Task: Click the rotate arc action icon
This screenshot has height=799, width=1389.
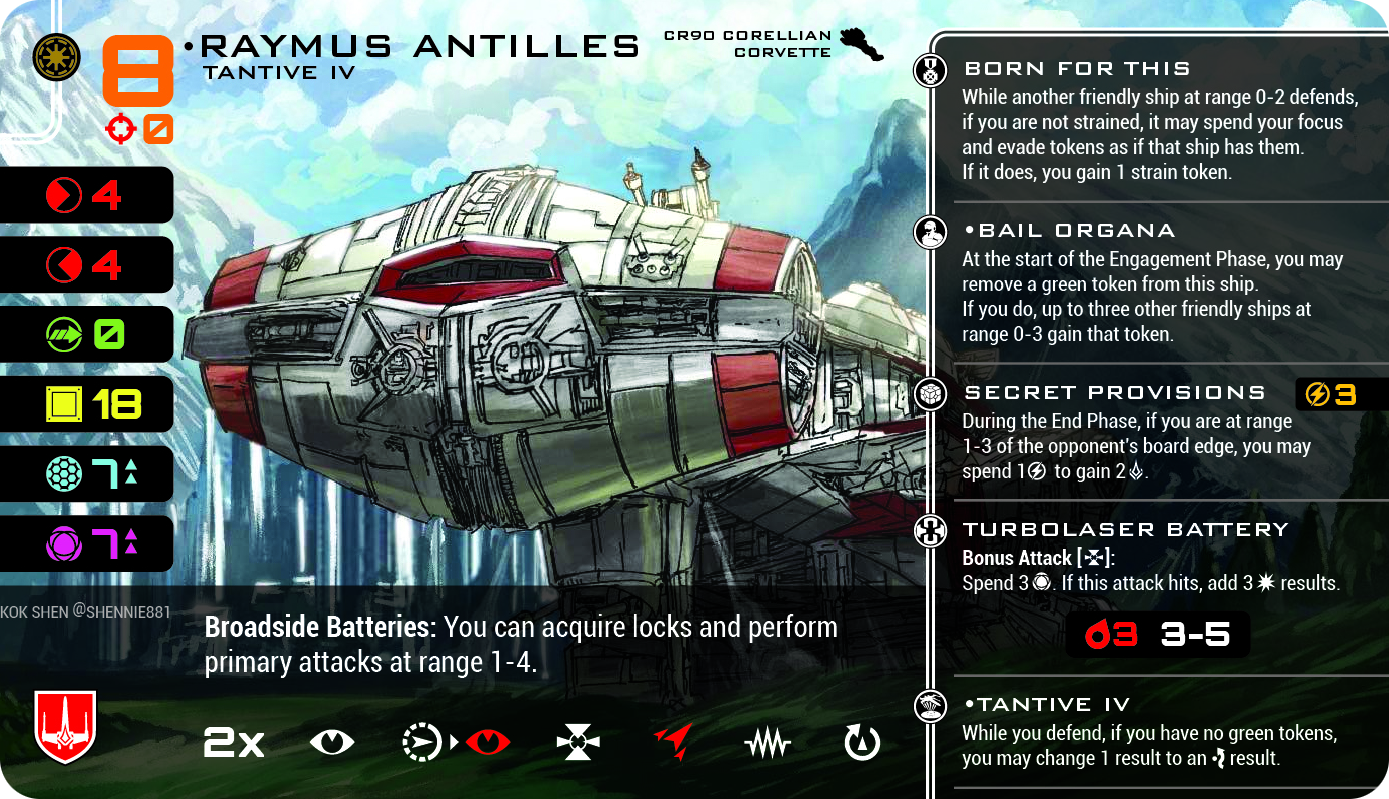Action: [x=862, y=742]
